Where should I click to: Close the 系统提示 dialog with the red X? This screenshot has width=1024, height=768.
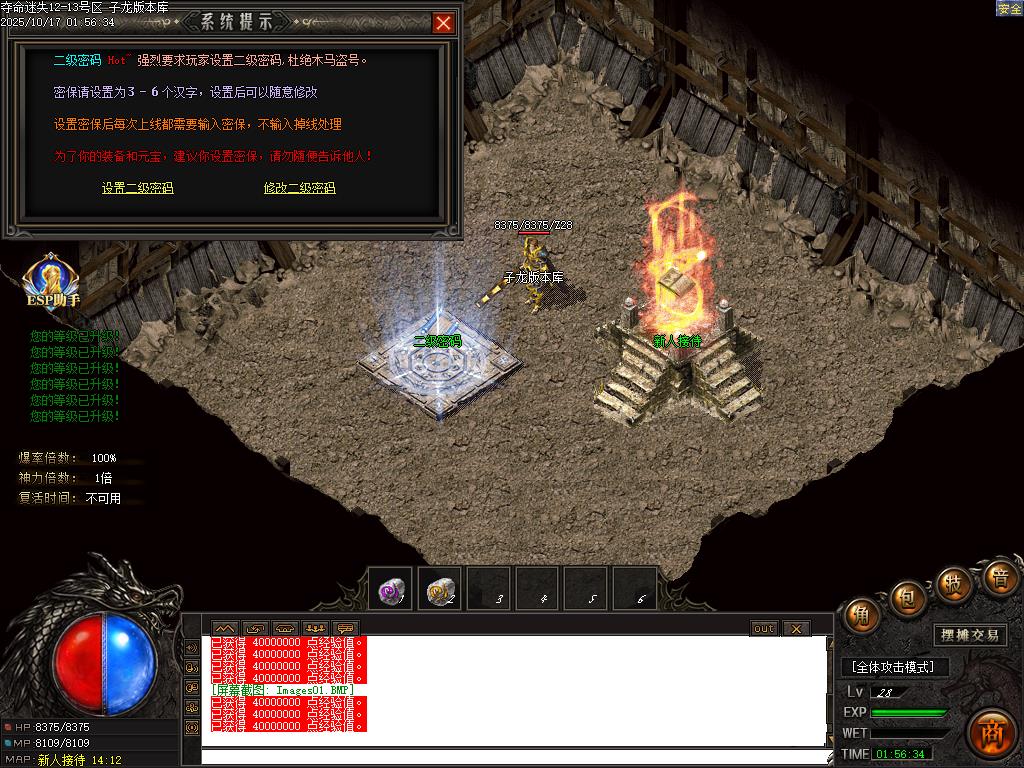(443, 23)
